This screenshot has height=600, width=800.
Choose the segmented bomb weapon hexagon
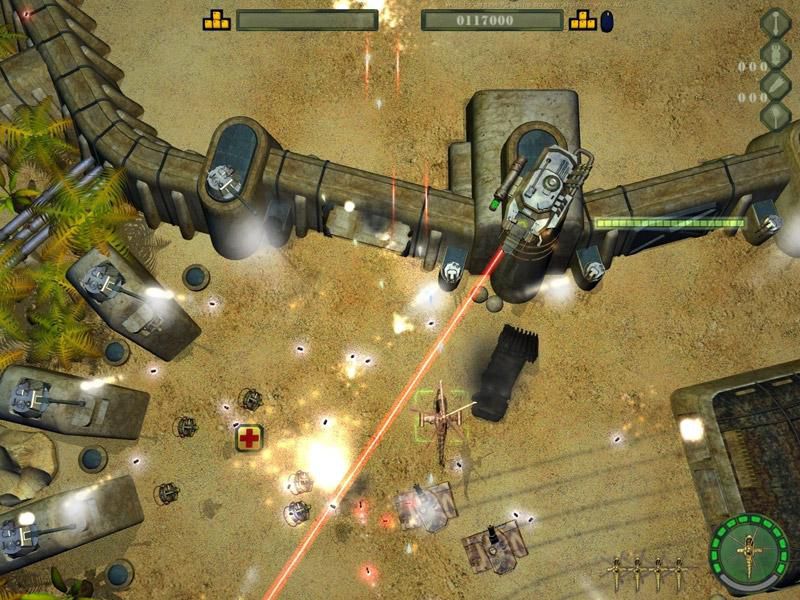point(776,53)
